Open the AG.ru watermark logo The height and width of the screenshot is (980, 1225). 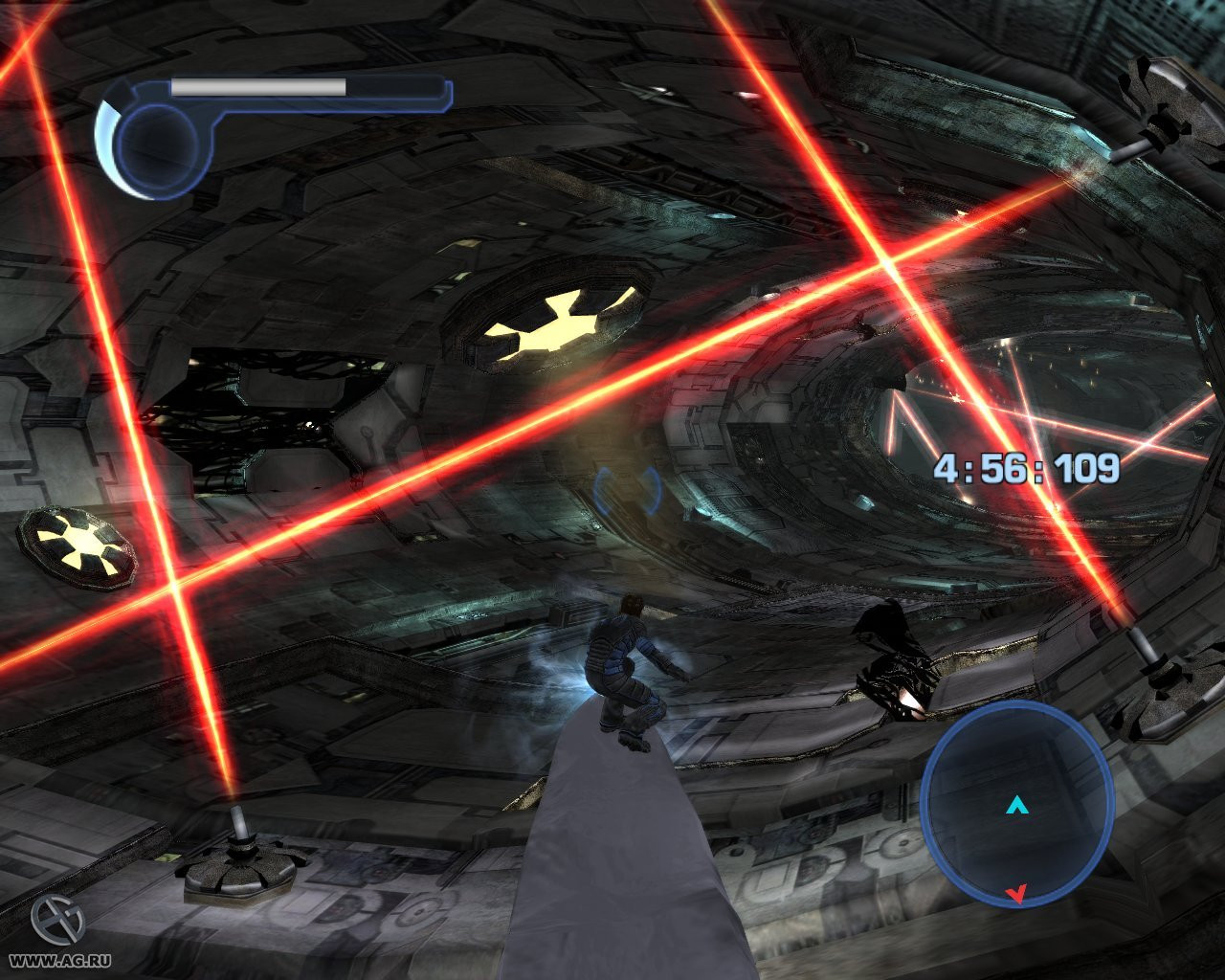56,922
